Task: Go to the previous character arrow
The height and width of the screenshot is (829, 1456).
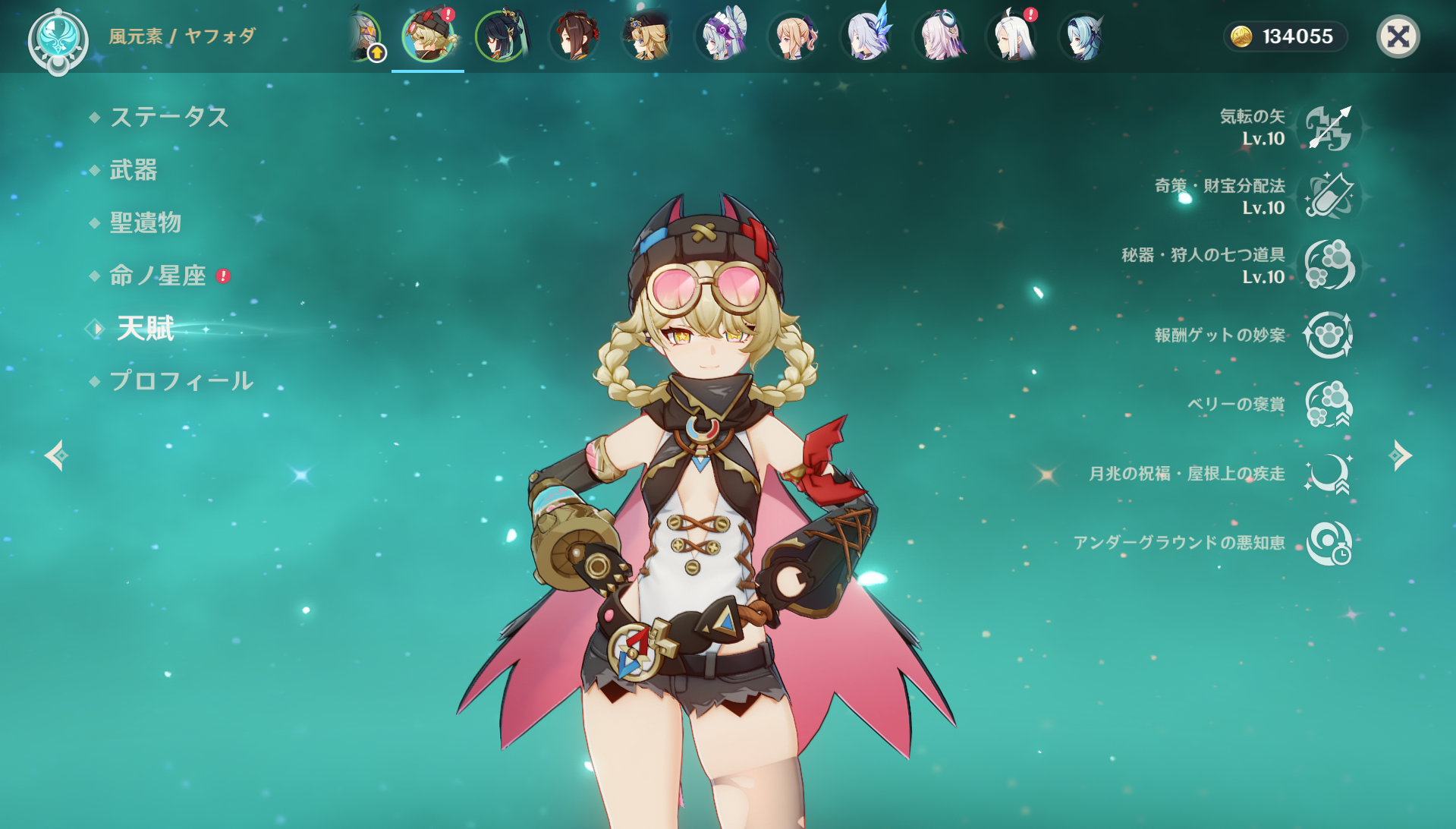Action: tap(56, 455)
